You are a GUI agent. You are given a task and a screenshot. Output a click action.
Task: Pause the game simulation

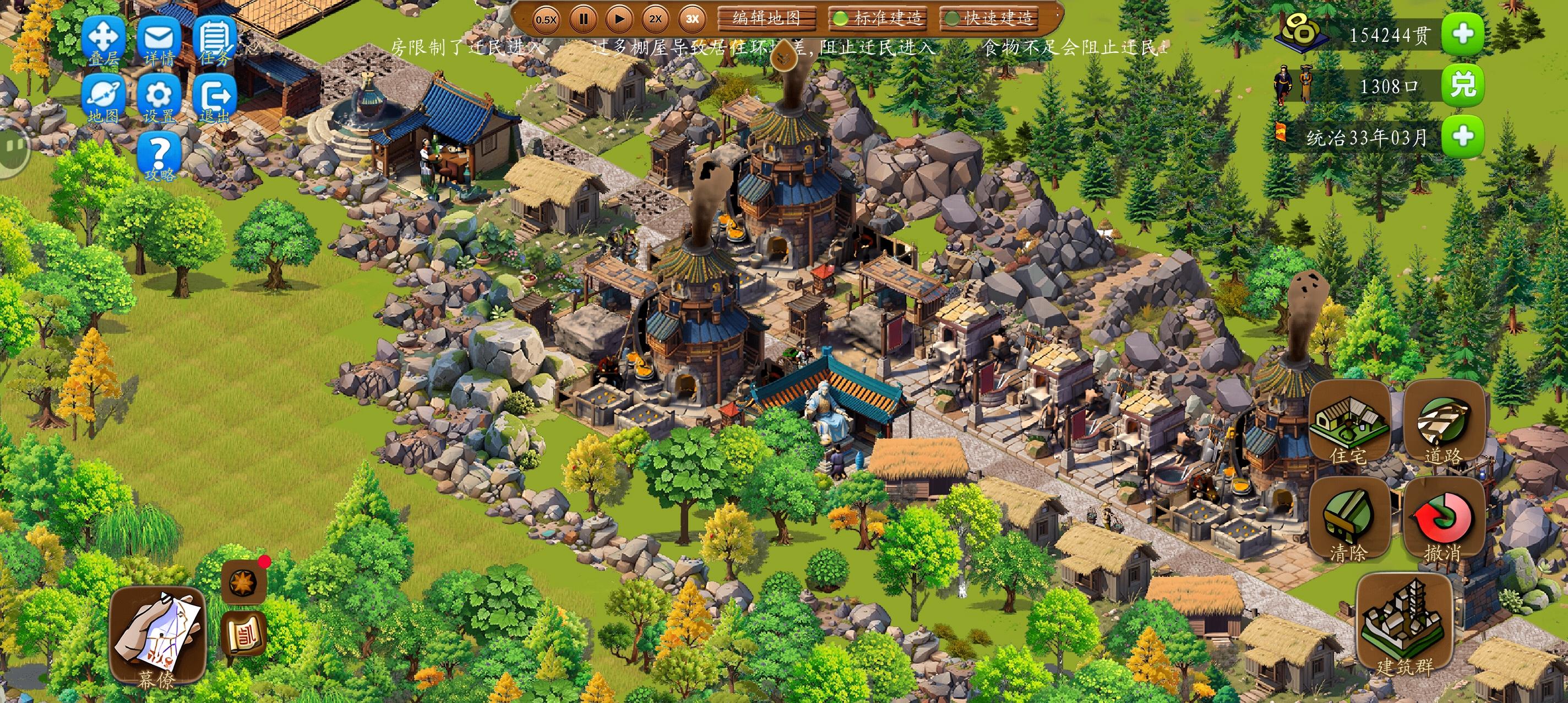click(x=583, y=19)
